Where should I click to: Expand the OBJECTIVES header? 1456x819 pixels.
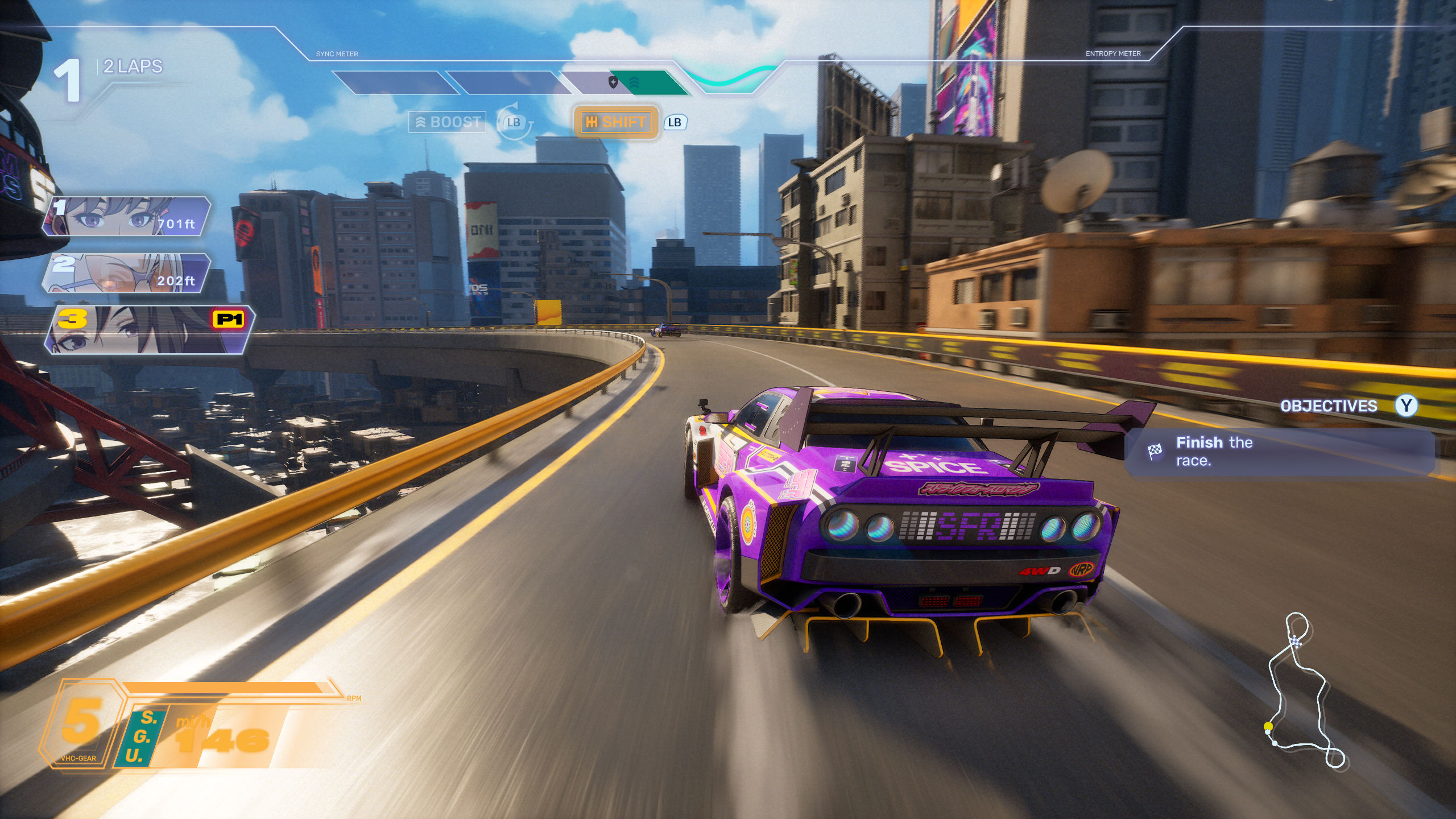(x=1328, y=406)
